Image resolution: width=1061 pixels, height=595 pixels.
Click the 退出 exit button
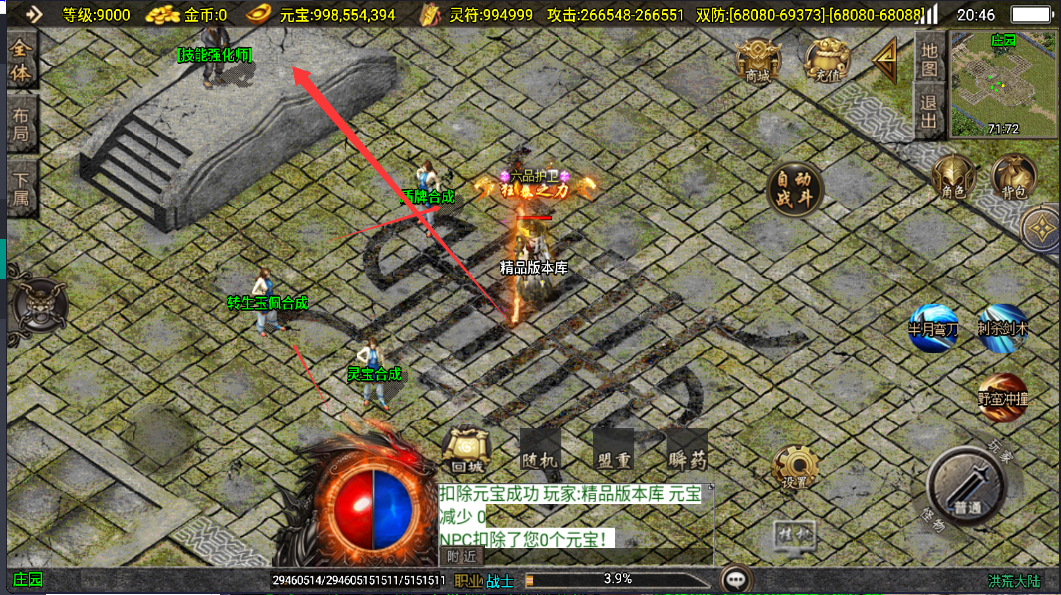click(x=929, y=111)
